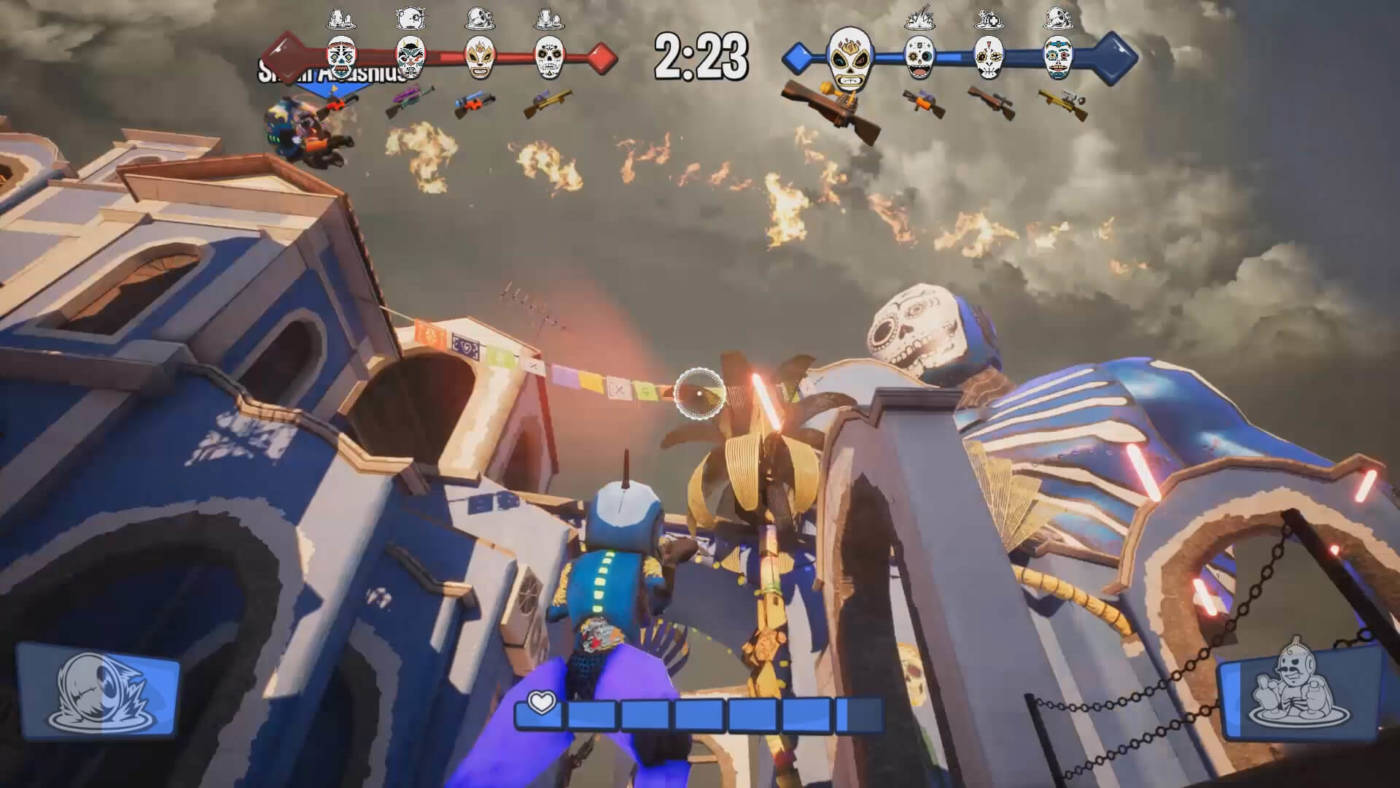Click the gold luchador mask on red team
Viewport: 1400px width, 788px height.
point(480,57)
